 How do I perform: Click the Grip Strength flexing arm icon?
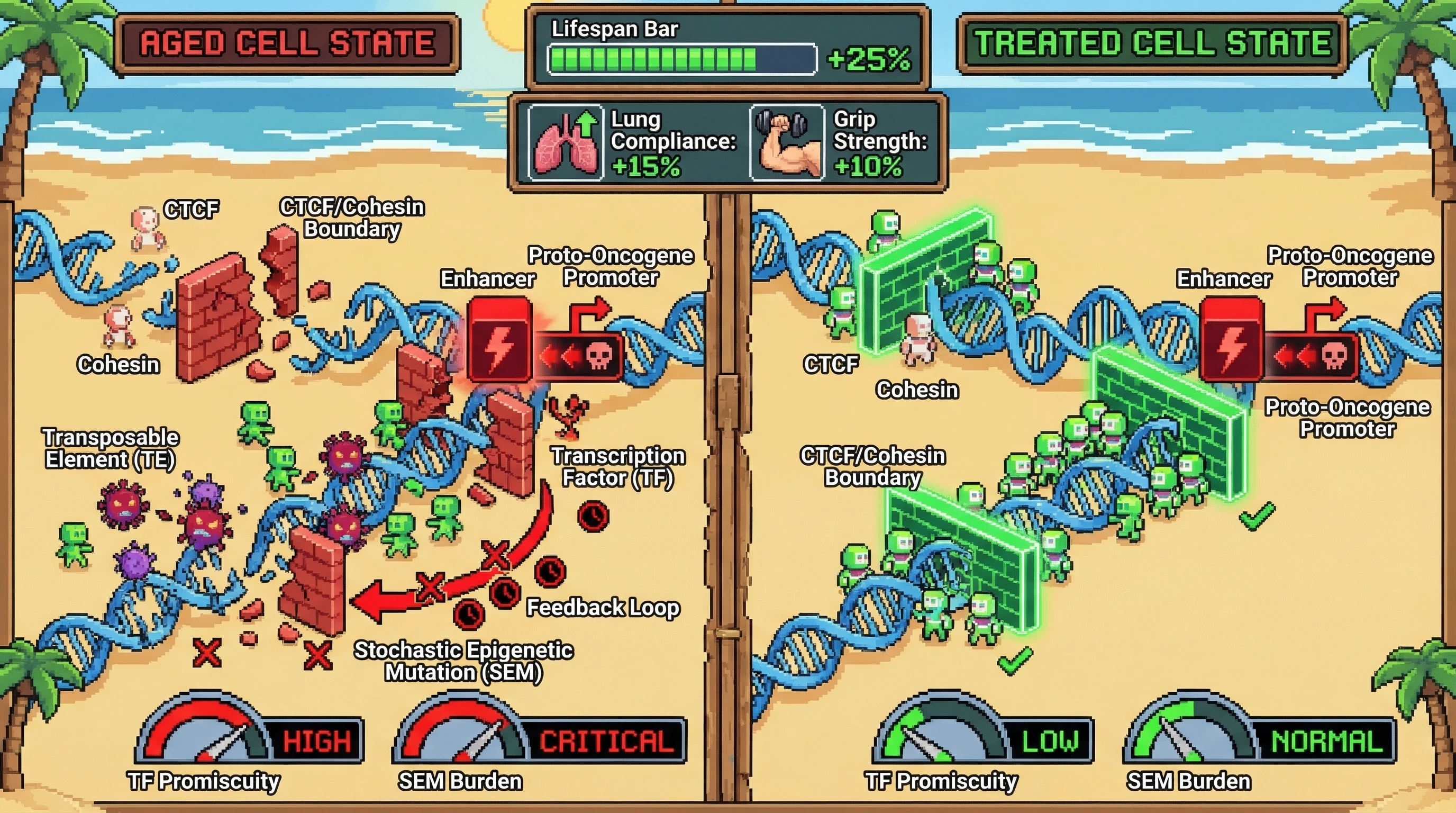click(x=787, y=143)
